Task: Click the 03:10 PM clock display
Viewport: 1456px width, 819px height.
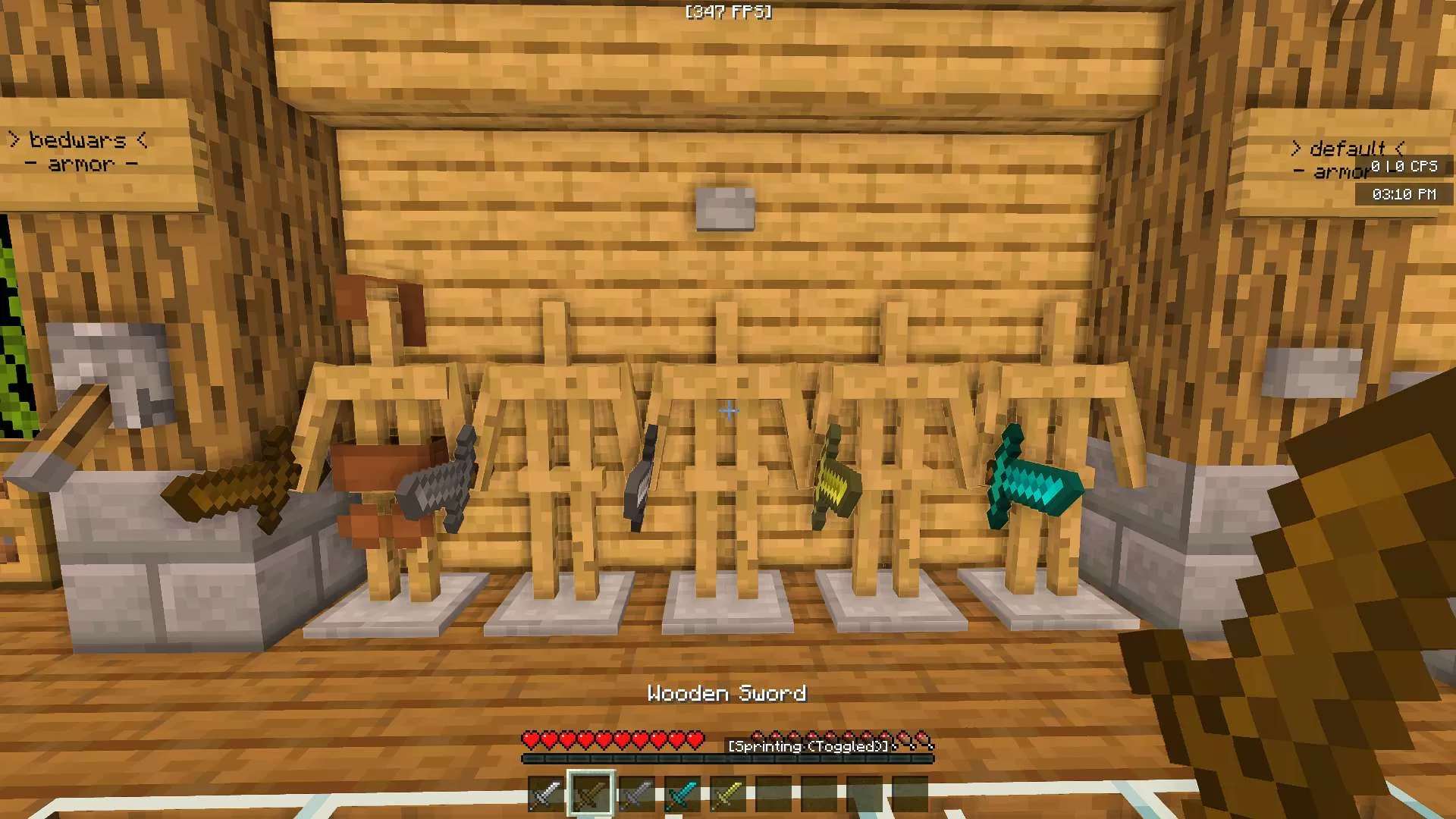Action: click(x=1404, y=194)
